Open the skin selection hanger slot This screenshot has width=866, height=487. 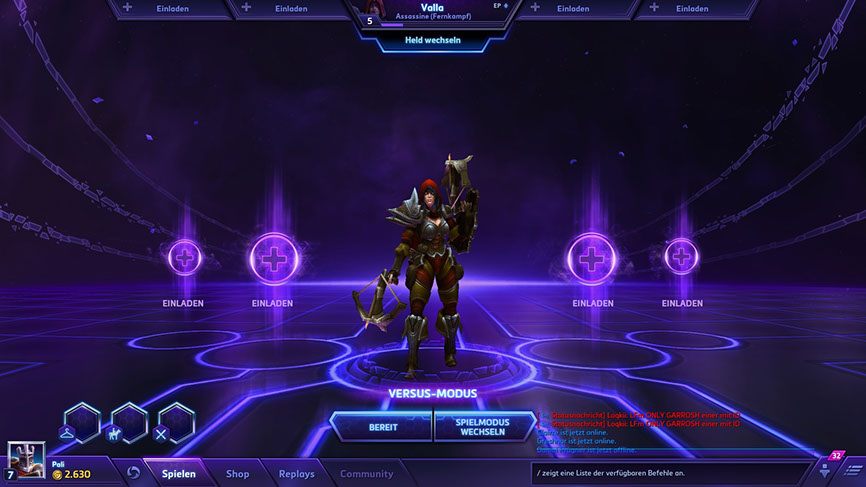pos(83,424)
